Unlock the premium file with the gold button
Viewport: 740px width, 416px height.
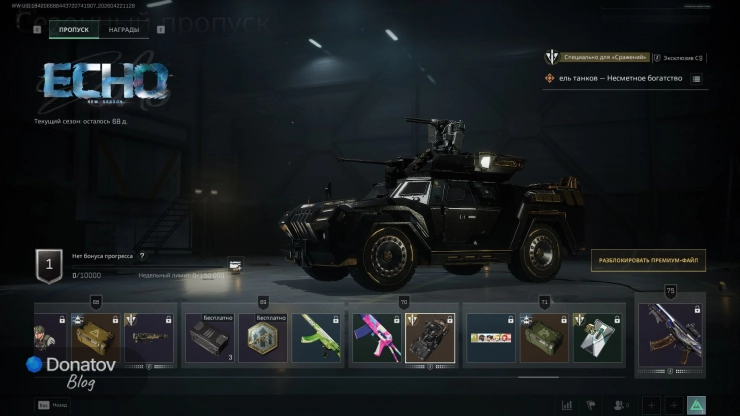tap(647, 261)
